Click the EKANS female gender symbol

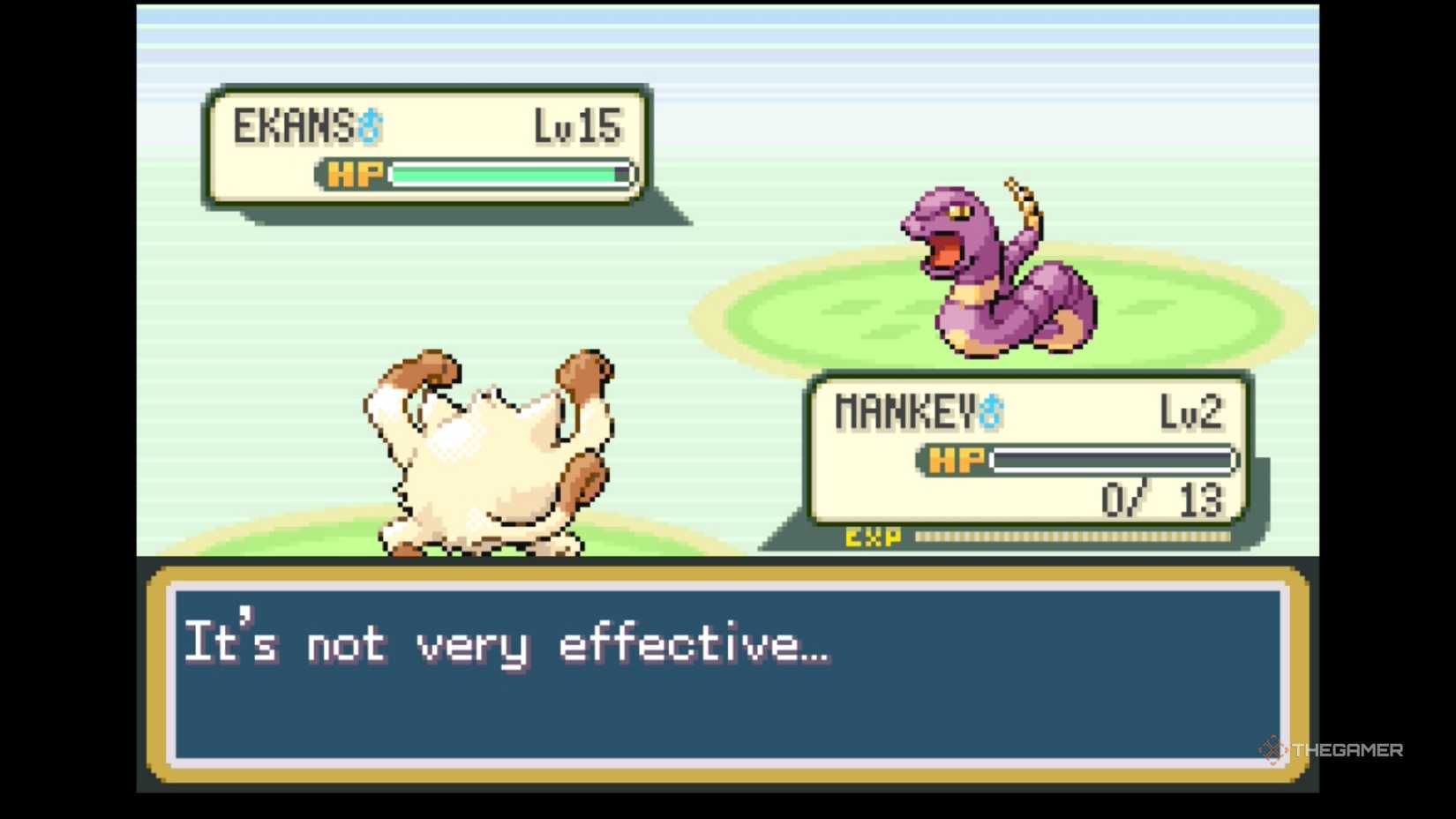[x=369, y=127]
